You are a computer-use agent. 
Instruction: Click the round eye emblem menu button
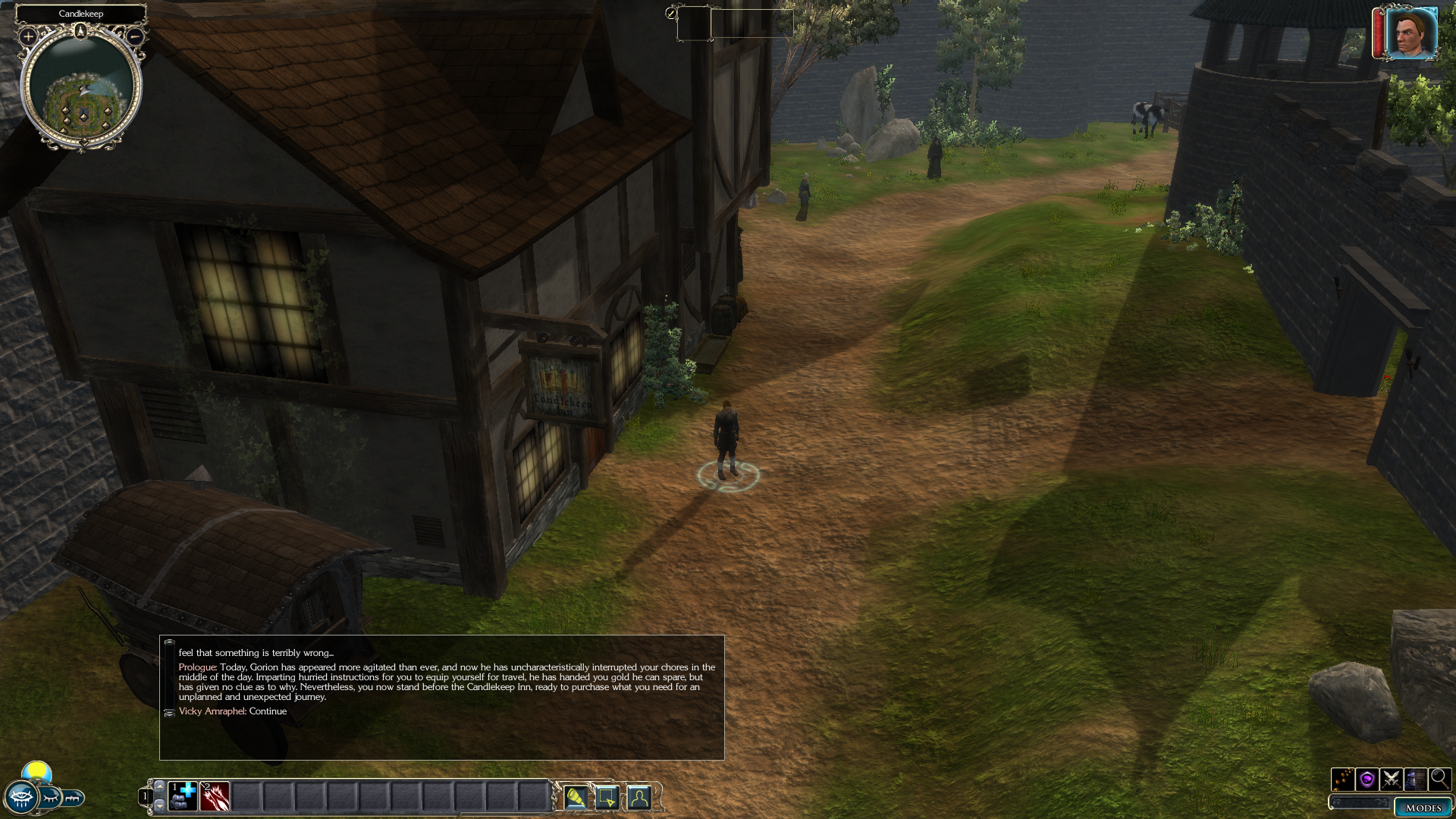pyautogui.click(x=20, y=798)
